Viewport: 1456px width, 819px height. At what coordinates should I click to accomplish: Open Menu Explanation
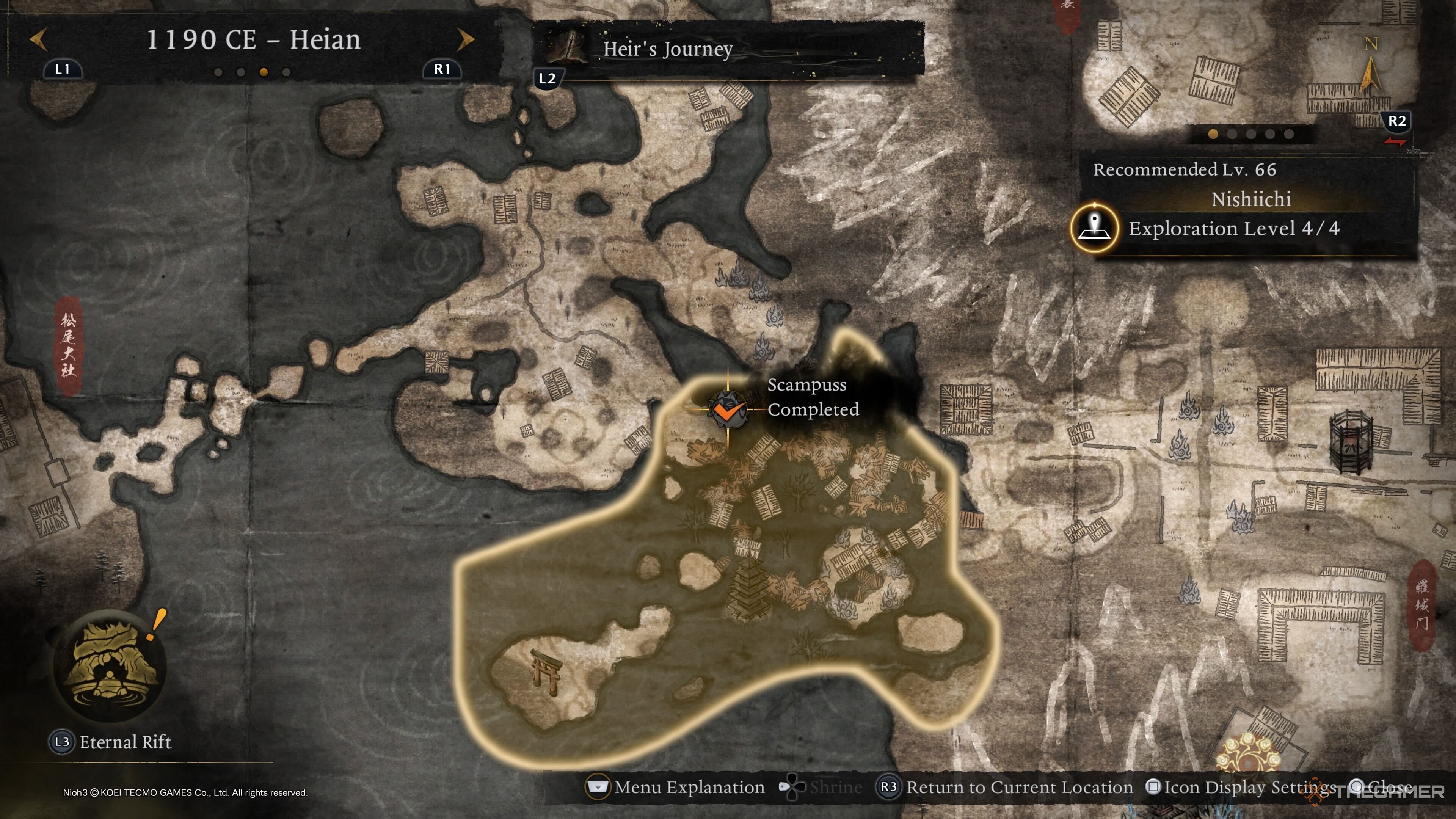[x=677, y=787]
